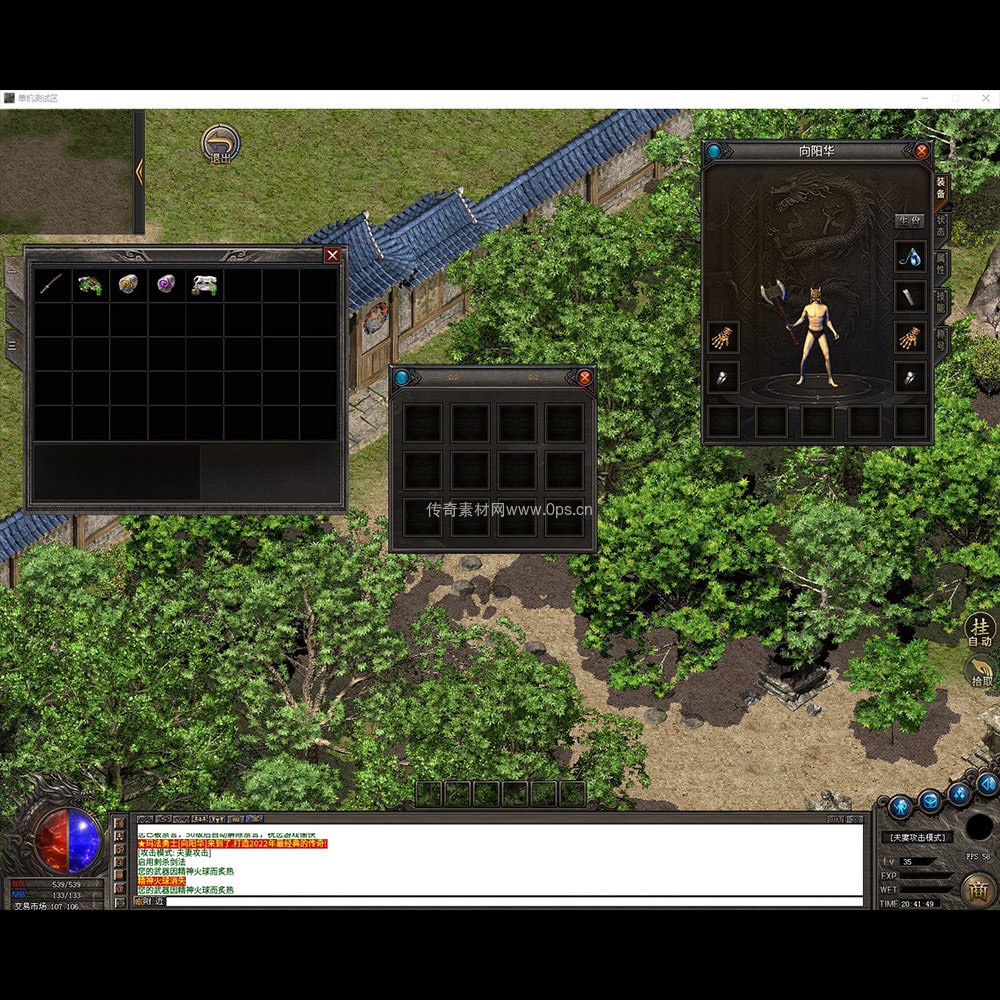Select the white armor item in bag
Viewport: 1000px width, 1000px height.
(205, 285)
